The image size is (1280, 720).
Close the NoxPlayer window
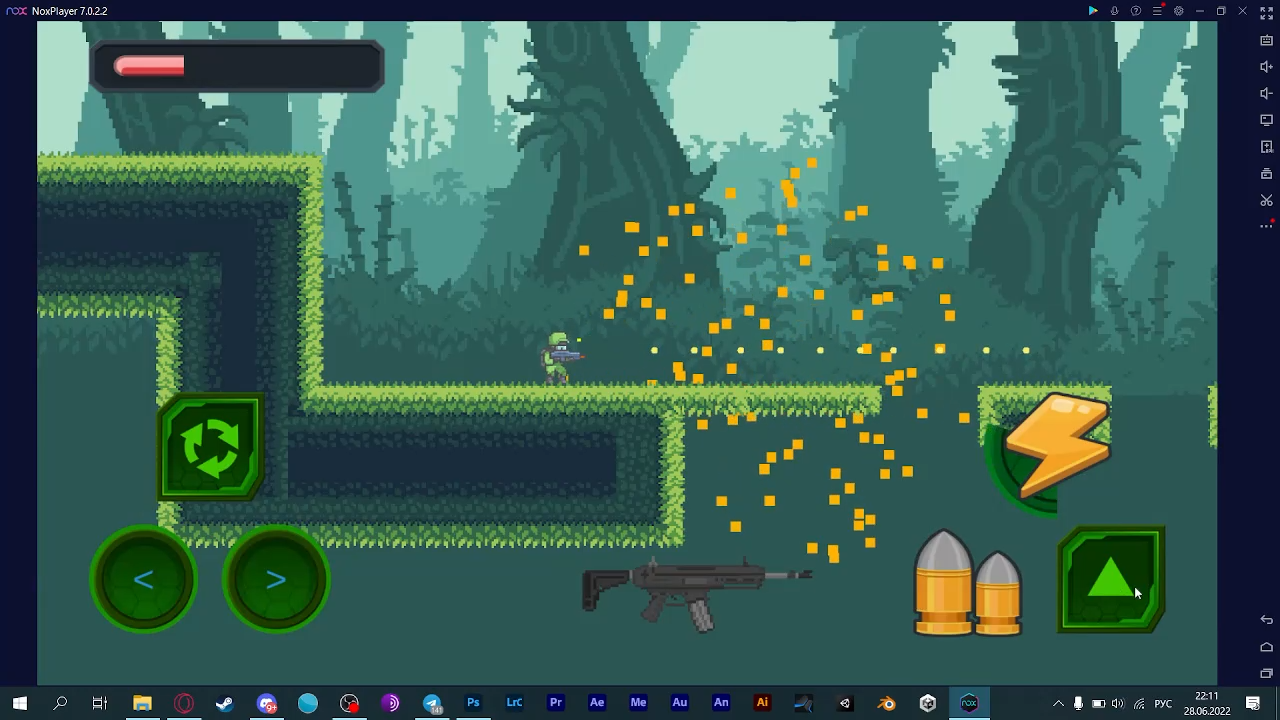pyautogui.click(x=1243, y=11)
